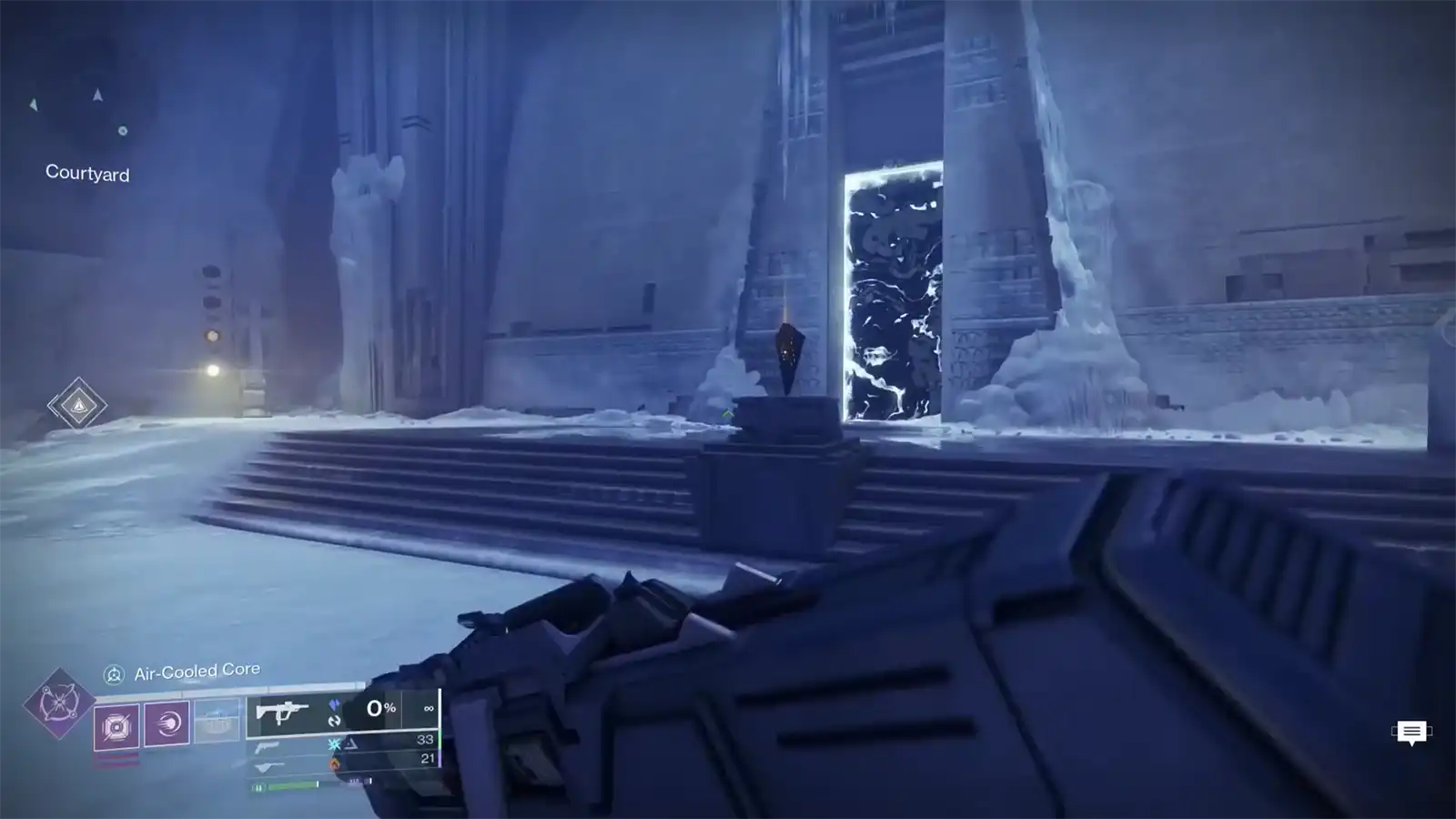Viewport: 1456px width, 819px height.
Task: Click the 0% super charge readout
Action: pos(381,709)
